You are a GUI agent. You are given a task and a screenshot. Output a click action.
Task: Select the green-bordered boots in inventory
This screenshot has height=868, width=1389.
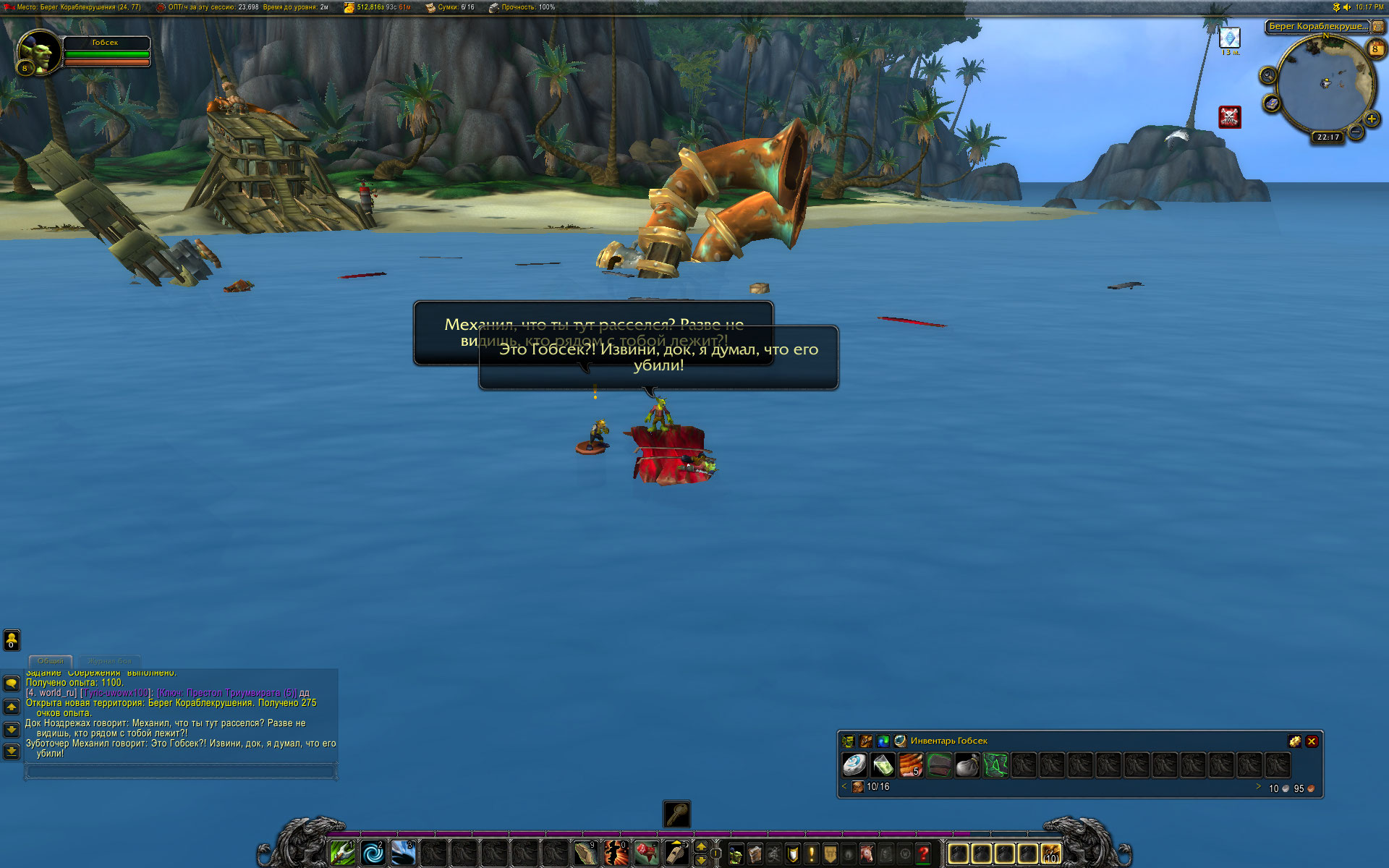pos(995,765)
